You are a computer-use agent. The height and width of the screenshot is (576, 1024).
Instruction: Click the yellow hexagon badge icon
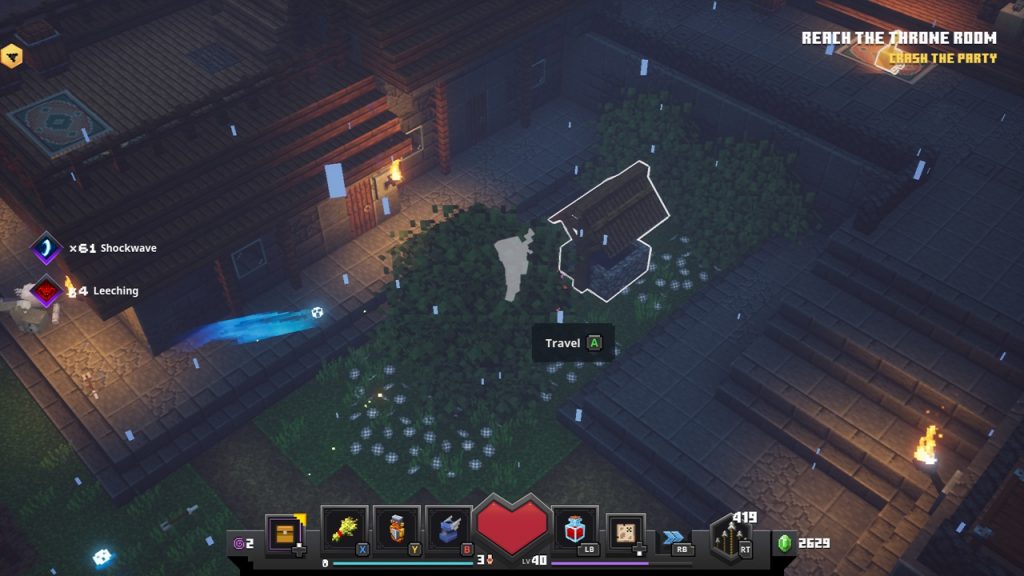(x=11, y=56)
